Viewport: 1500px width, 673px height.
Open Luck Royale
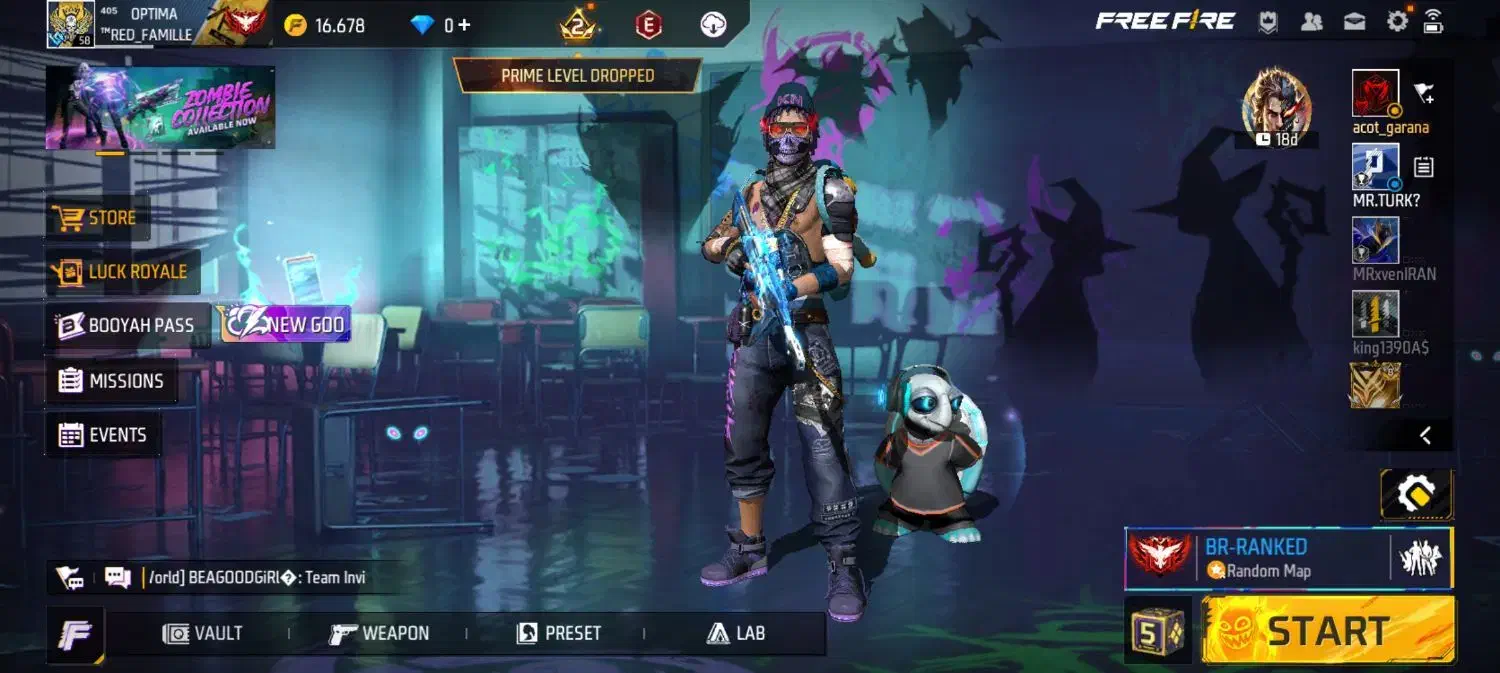pos(123,272)
